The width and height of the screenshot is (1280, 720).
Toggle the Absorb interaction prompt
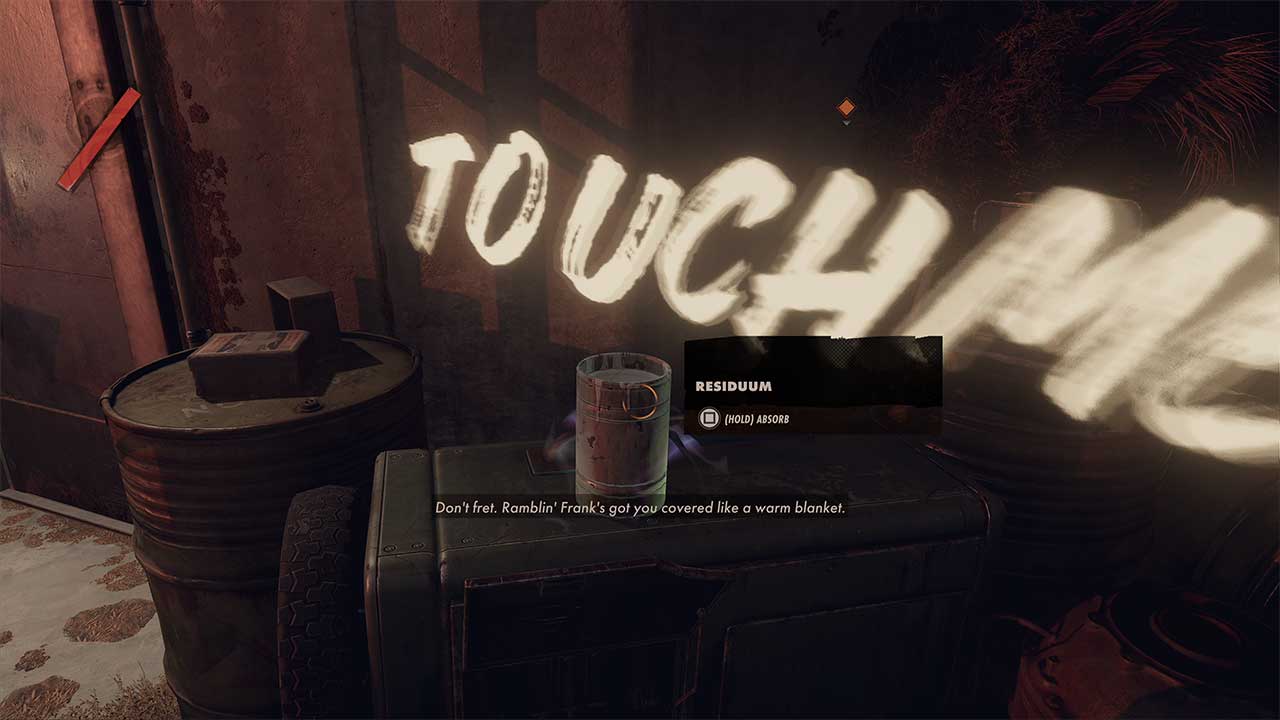click(x=757, y=419)
